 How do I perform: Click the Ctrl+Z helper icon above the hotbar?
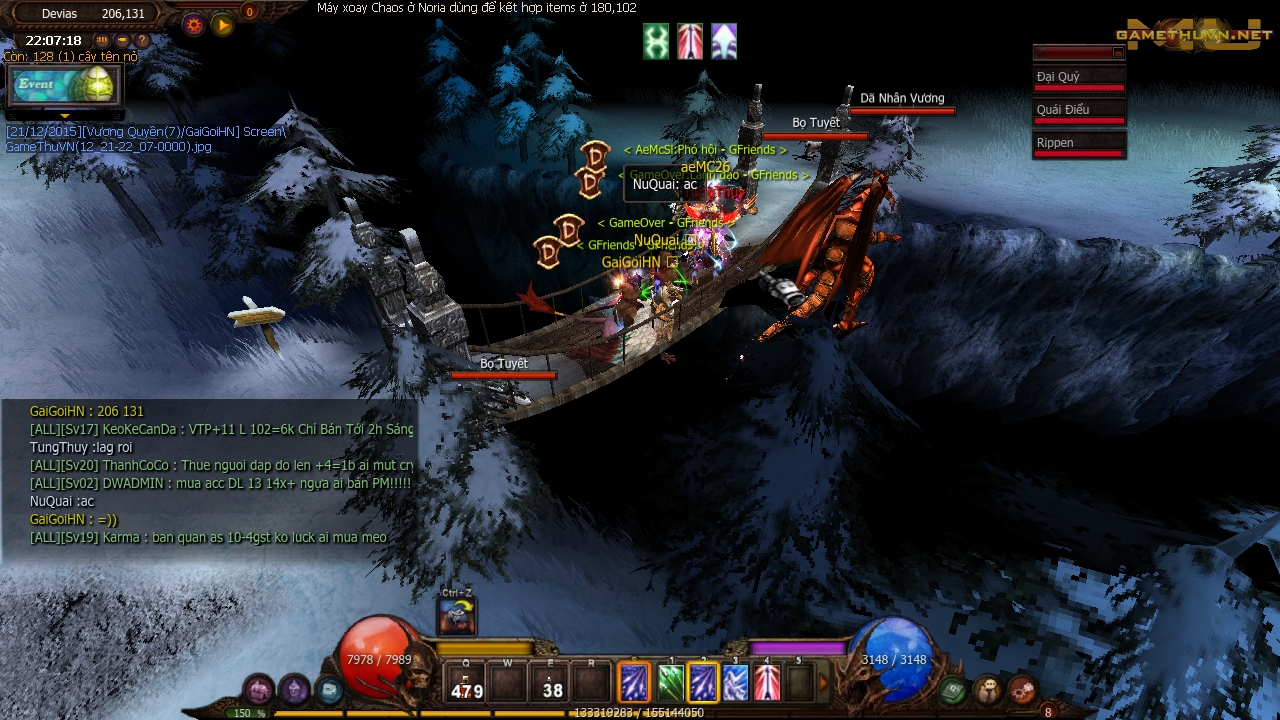pyautogui.click(x=457, y=615)
